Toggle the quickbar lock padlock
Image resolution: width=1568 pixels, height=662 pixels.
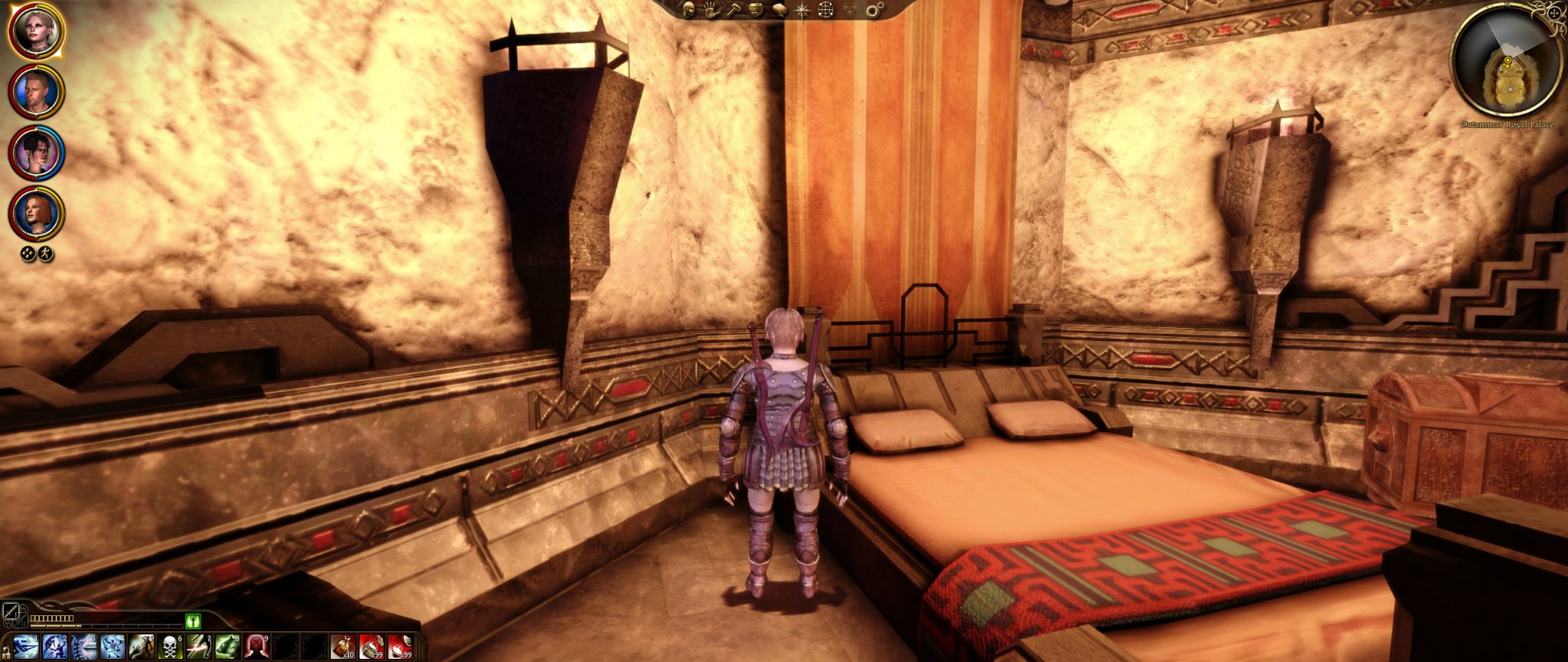[x=7, y=651]
